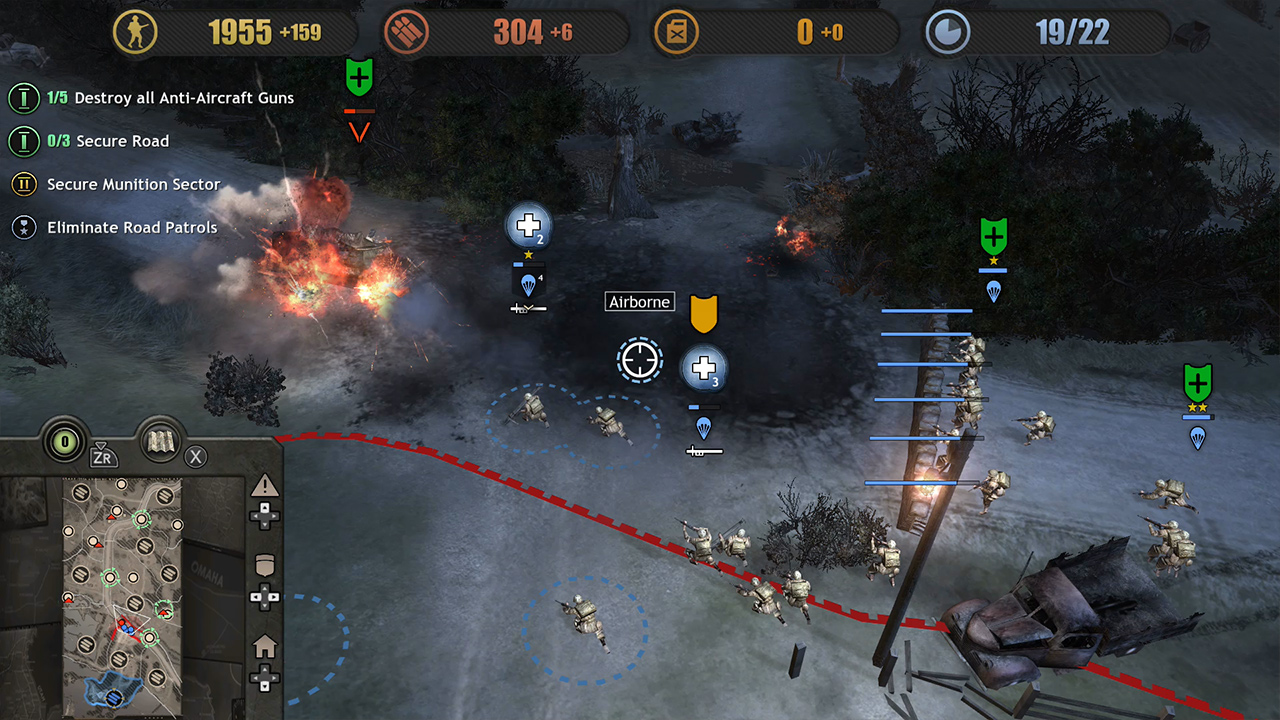Close the minimap overlay with the X button

click(x=196, y=456)
